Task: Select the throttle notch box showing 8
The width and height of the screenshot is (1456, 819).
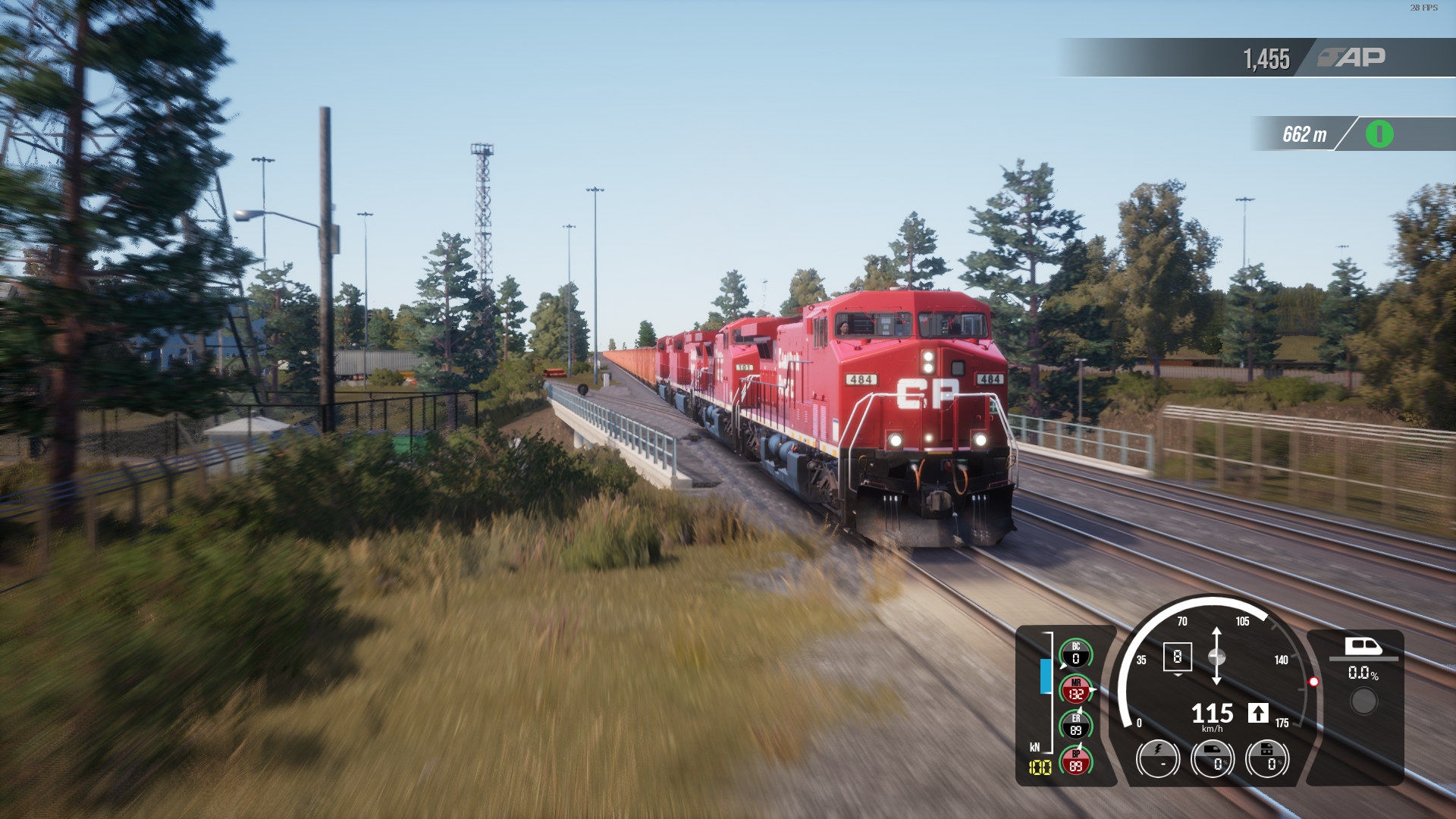Action: [1177, 657]
